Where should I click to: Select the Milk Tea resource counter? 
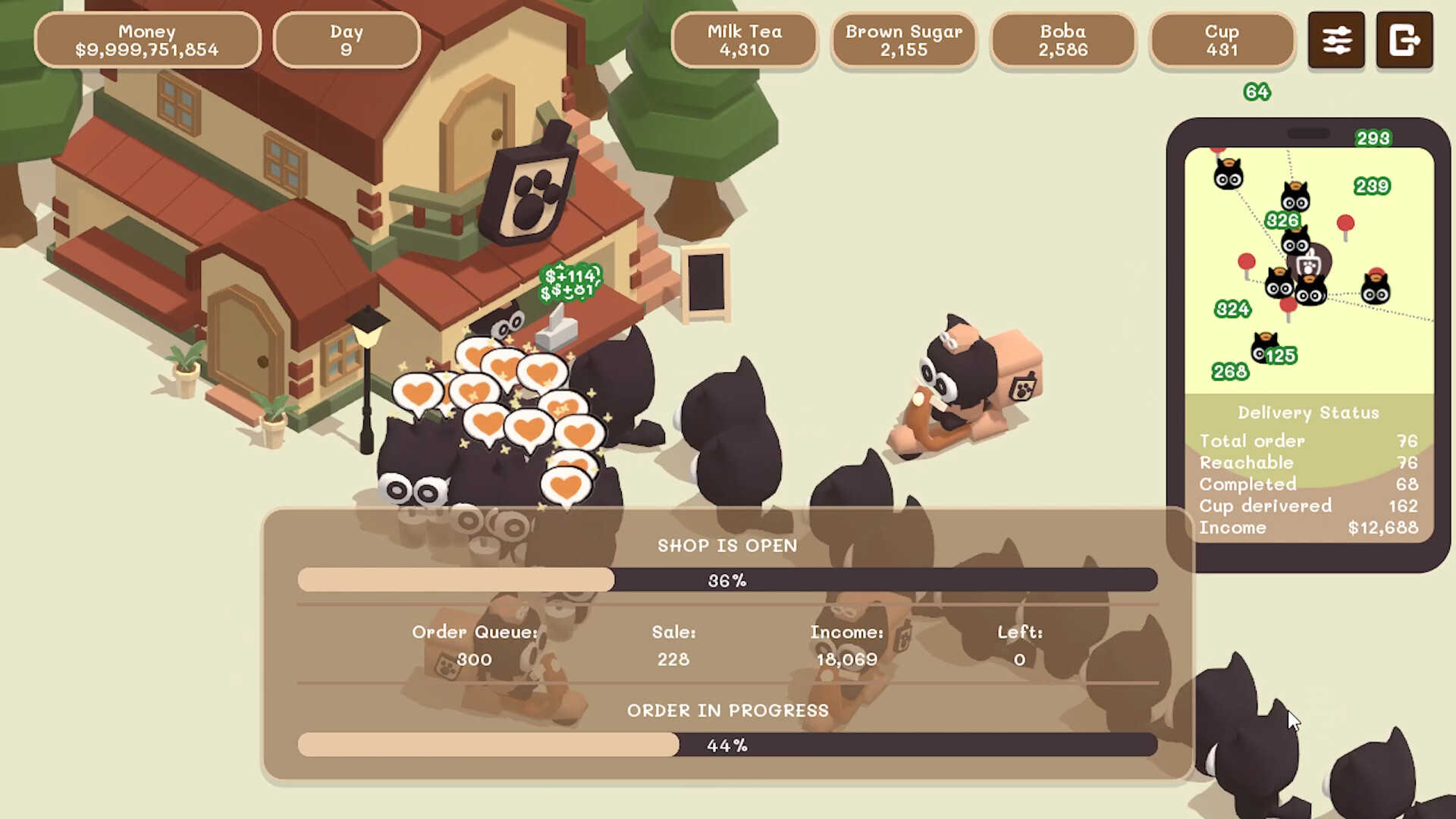[744, 41]
